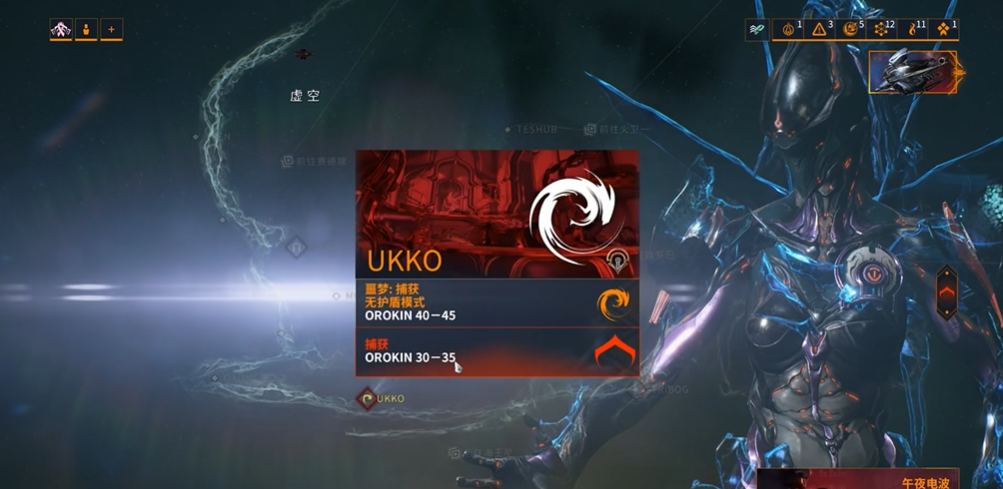The image size is (1003, 489).
Task: Add a squad member with the plus button
Action: click(x=111, y=30)
